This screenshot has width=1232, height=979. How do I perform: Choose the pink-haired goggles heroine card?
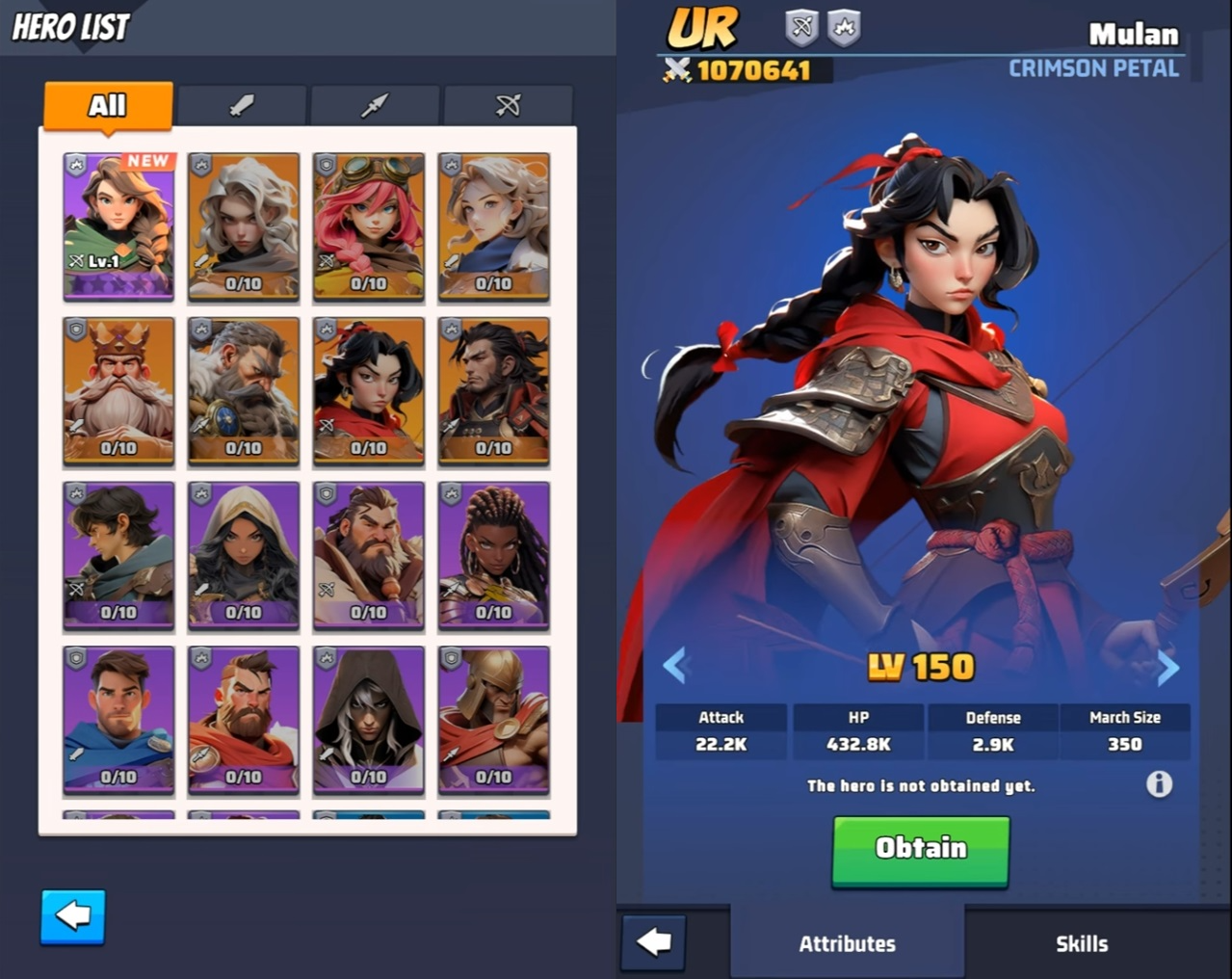[x=369, y=225]
